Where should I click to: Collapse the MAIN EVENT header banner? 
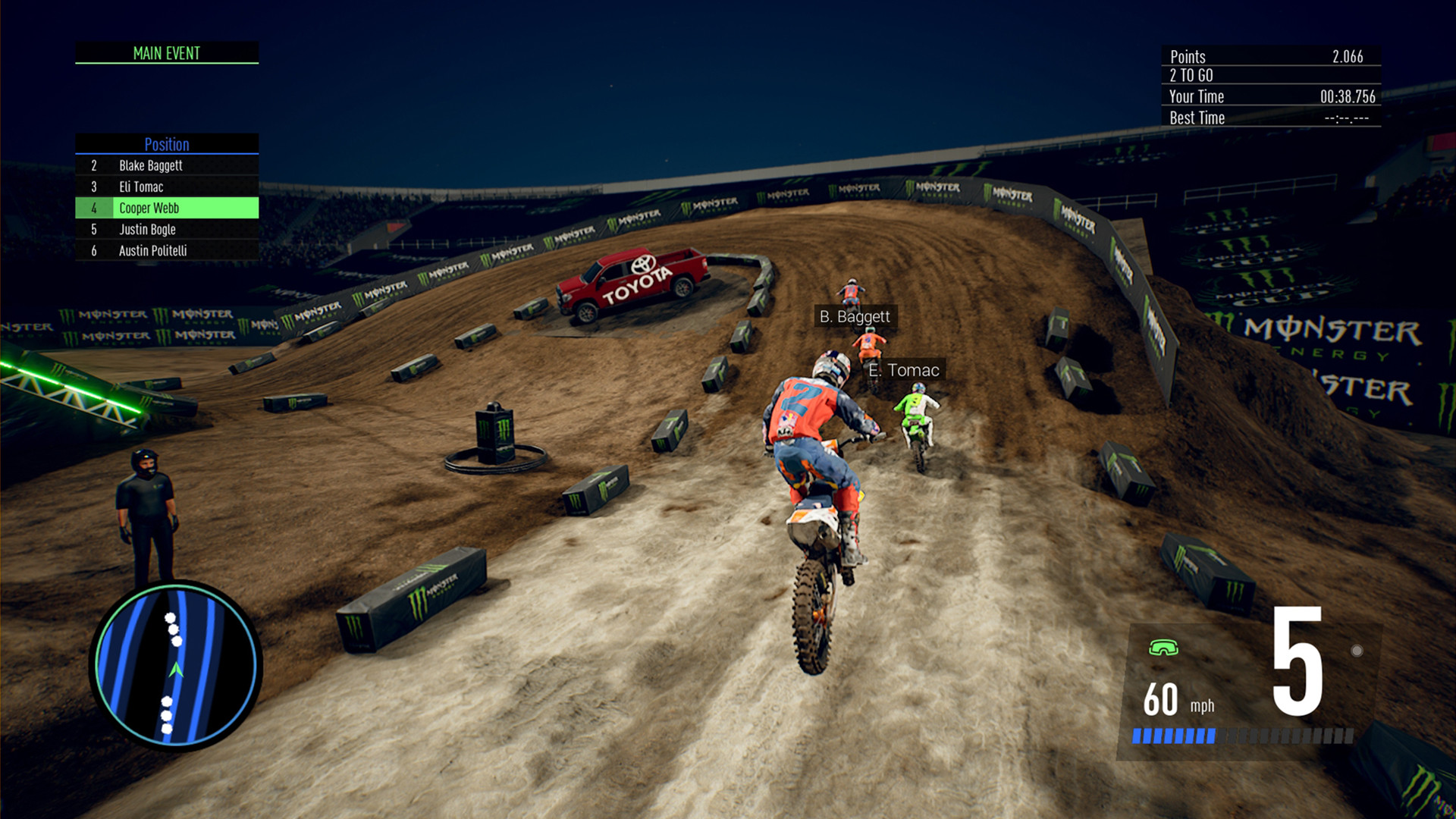pos(167,53)
